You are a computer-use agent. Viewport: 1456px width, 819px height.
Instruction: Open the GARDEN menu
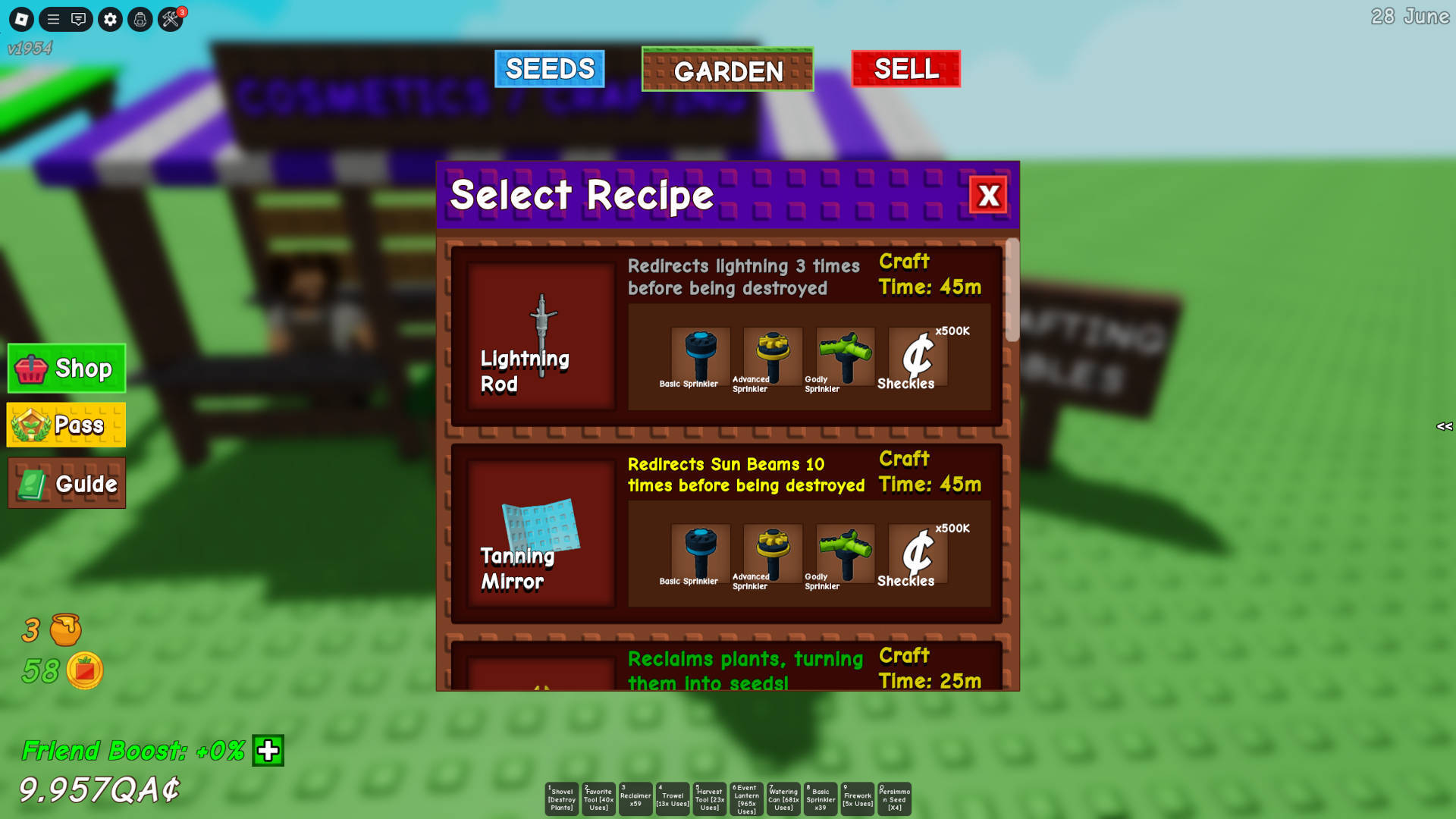(727, 71)
